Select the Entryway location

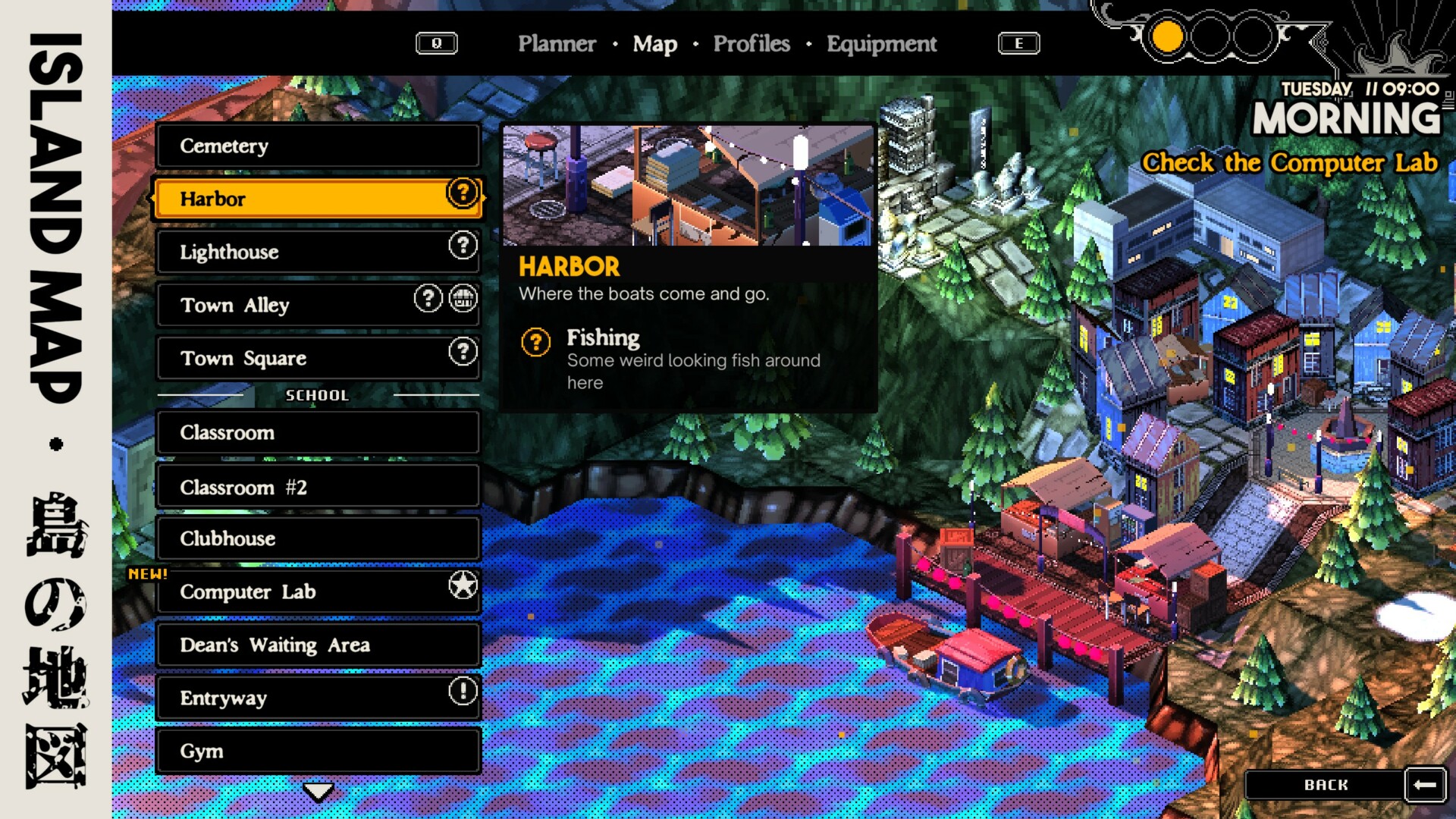click(318, 698)
